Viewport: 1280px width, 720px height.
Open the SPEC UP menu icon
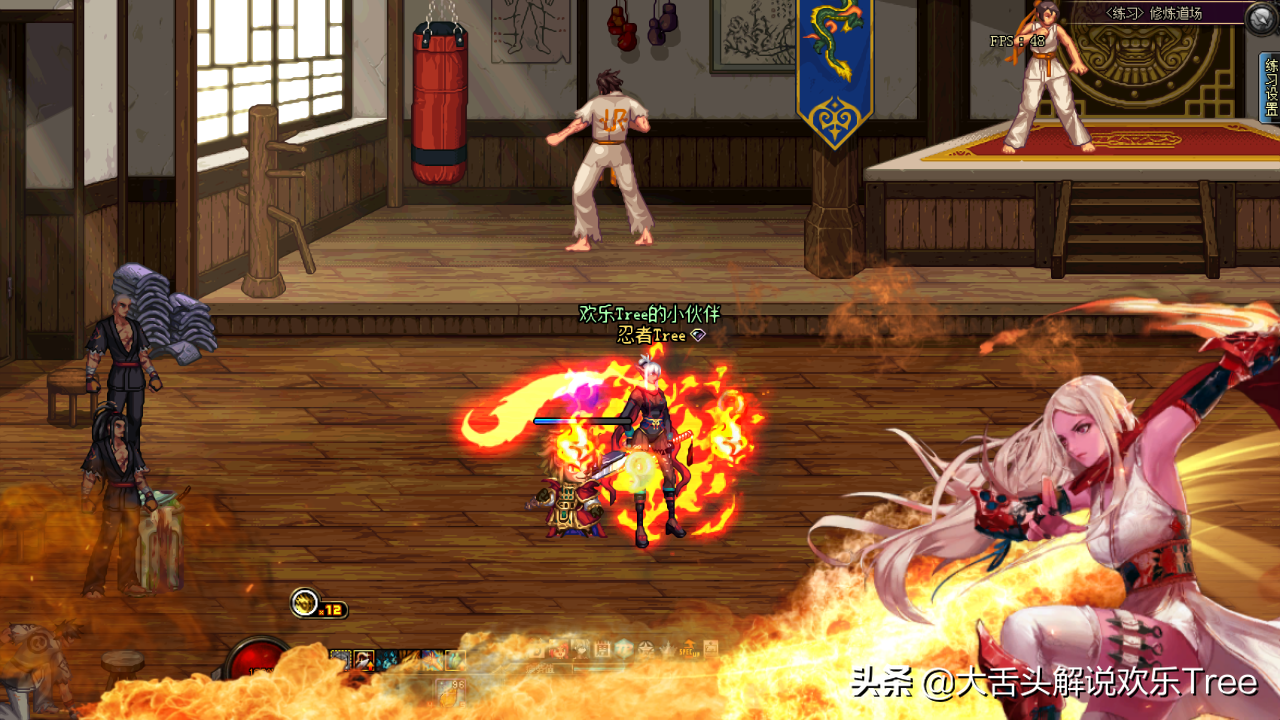690,650
